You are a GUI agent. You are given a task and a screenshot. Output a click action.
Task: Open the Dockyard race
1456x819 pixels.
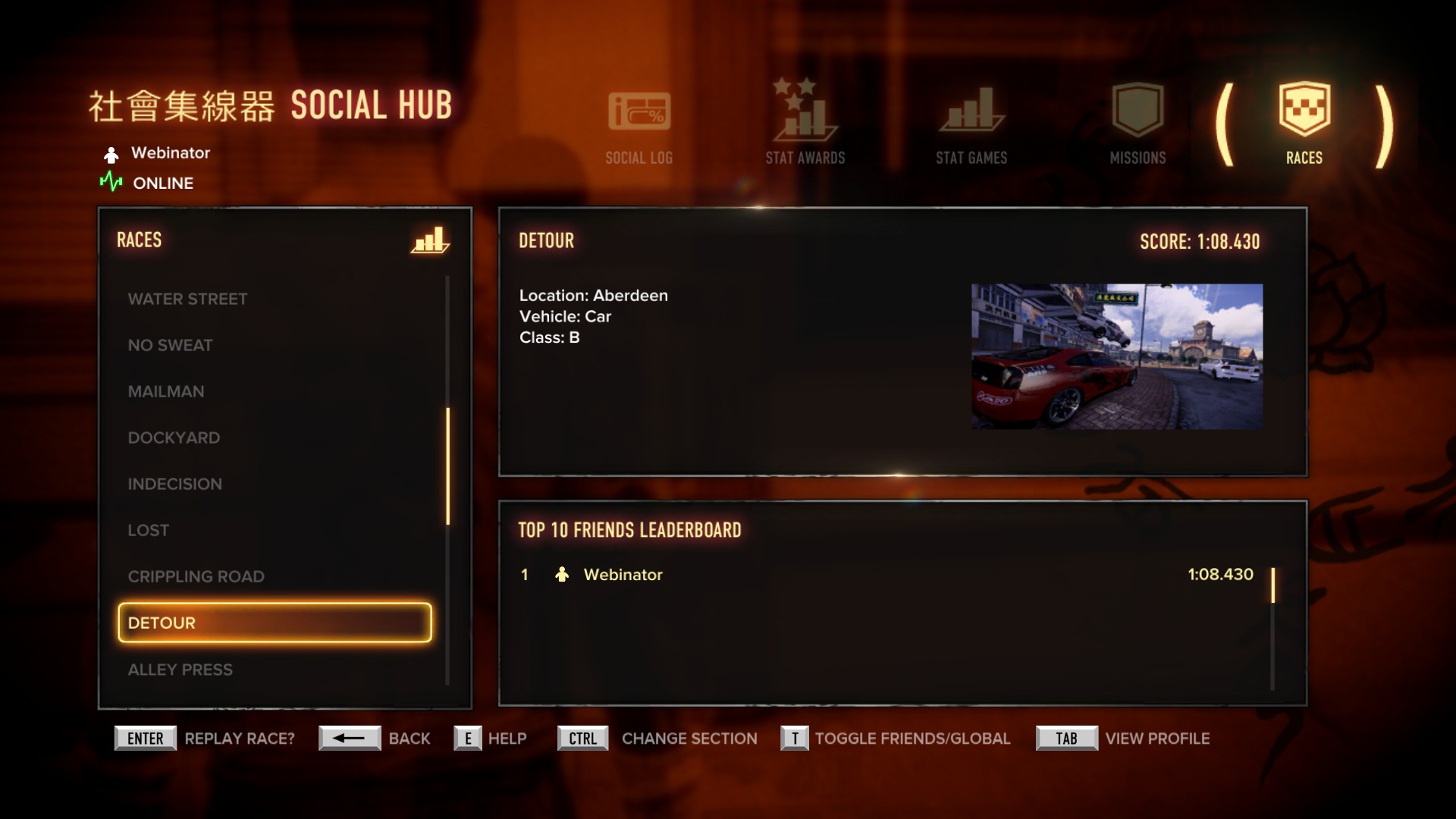click(x=174, y=438)
